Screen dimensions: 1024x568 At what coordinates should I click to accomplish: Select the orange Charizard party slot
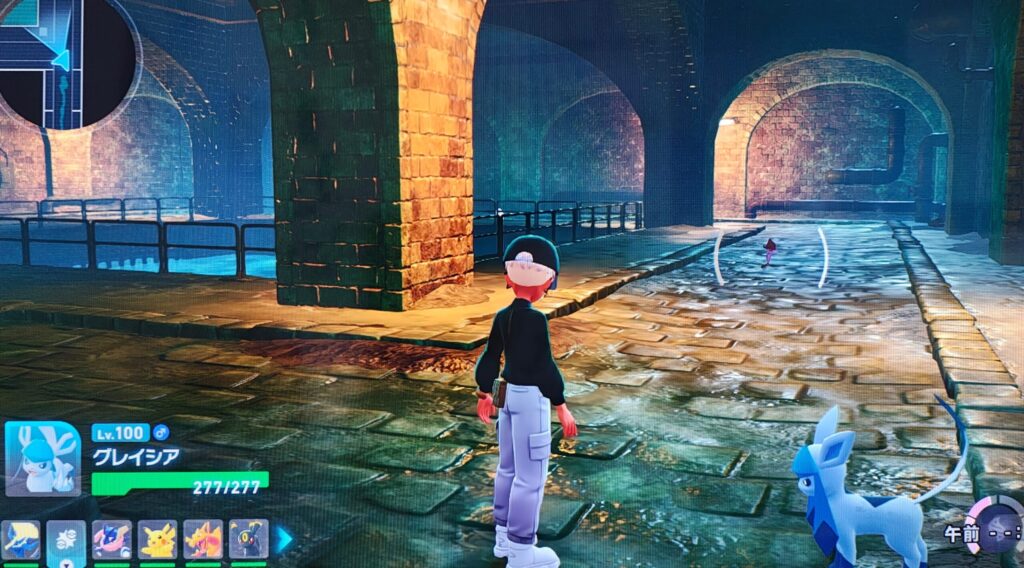pos(203,539)
